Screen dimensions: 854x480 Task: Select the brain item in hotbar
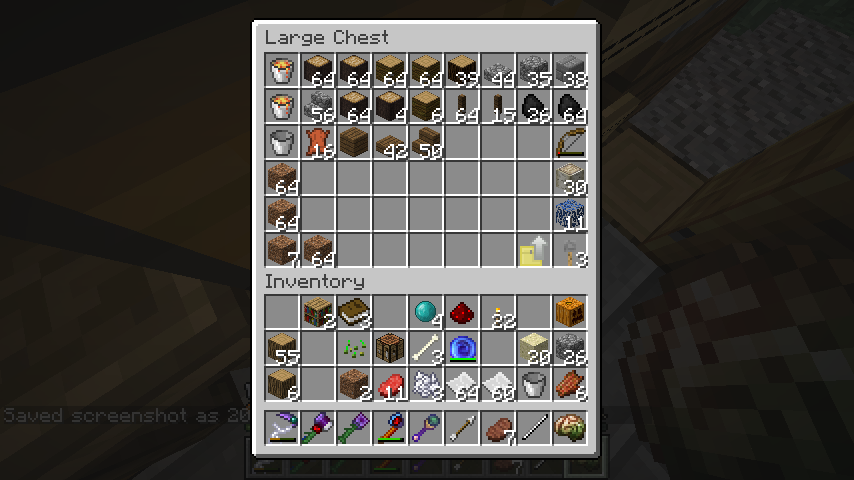(x=569, y=428)
